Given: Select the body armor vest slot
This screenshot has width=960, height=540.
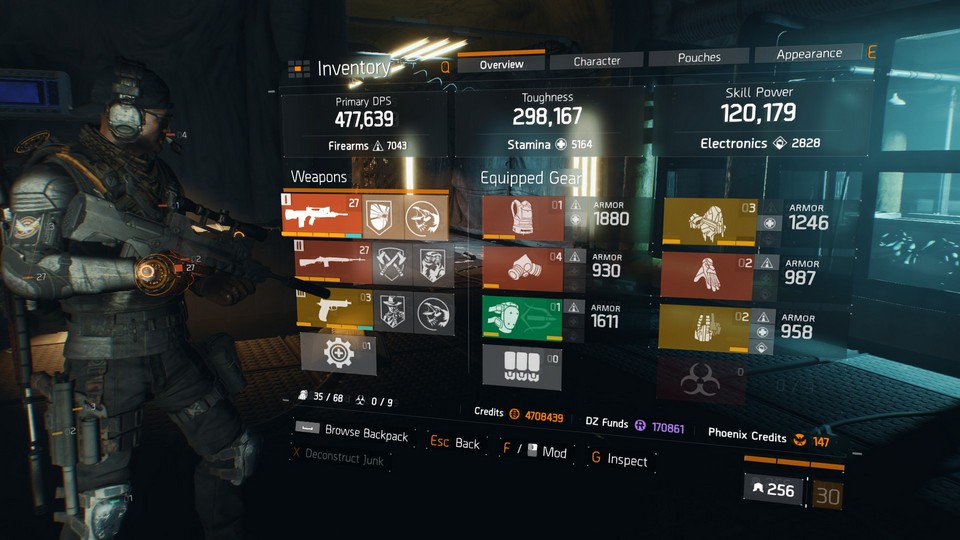Looking at the screenshot, I should pyautogui.click(x=522, y=218).
